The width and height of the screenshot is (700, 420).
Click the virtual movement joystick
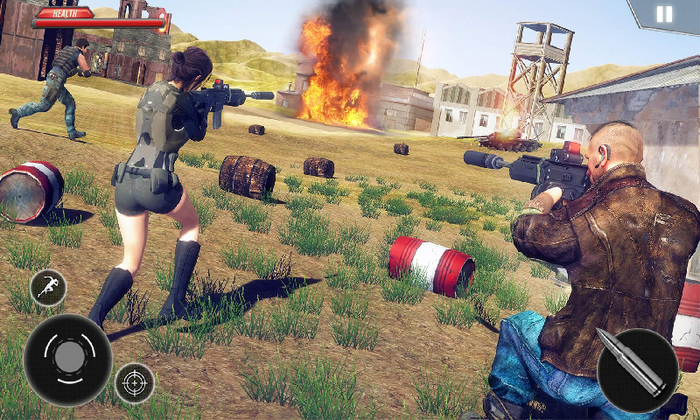(x=67, y=360)
